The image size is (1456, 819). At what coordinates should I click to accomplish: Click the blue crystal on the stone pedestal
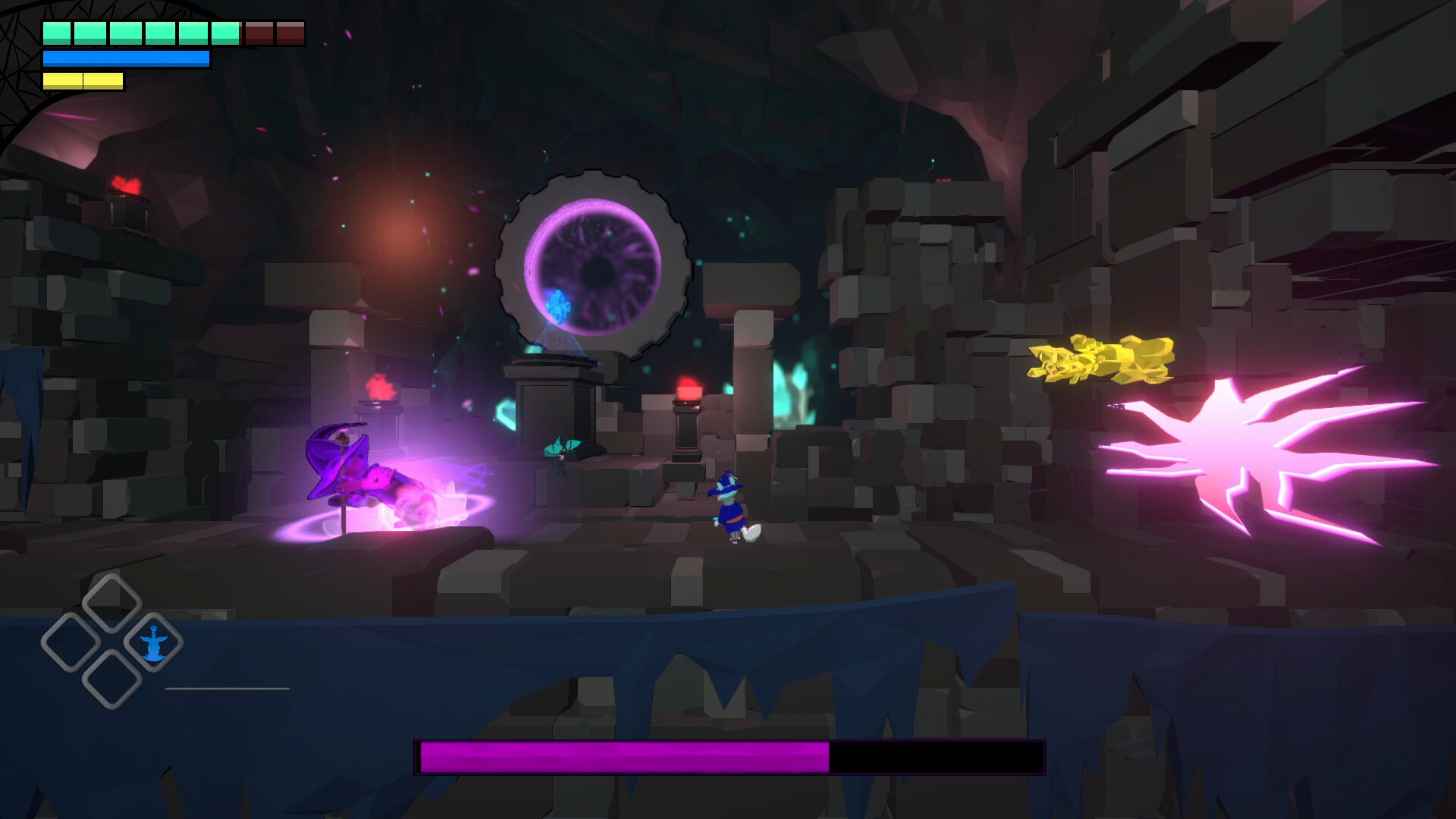tap(557, 307)
